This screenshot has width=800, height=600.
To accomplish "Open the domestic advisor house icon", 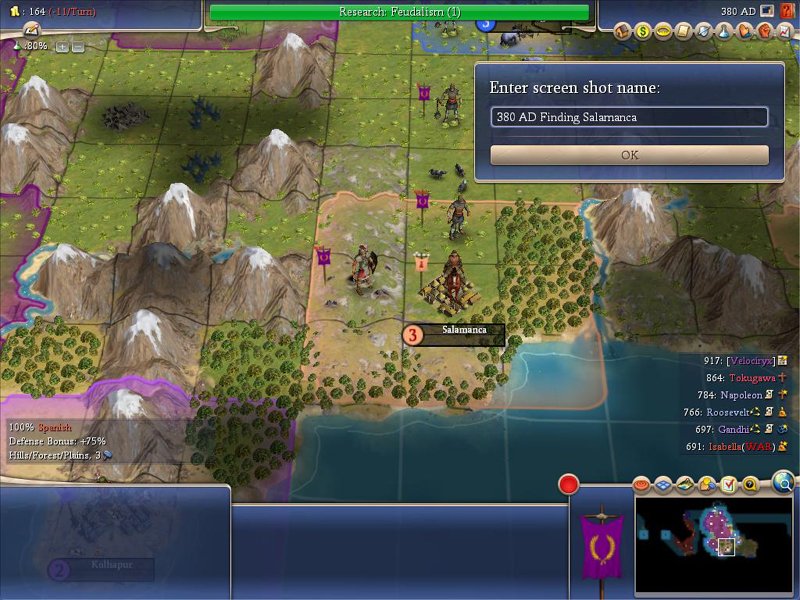I will click(622, 32).
